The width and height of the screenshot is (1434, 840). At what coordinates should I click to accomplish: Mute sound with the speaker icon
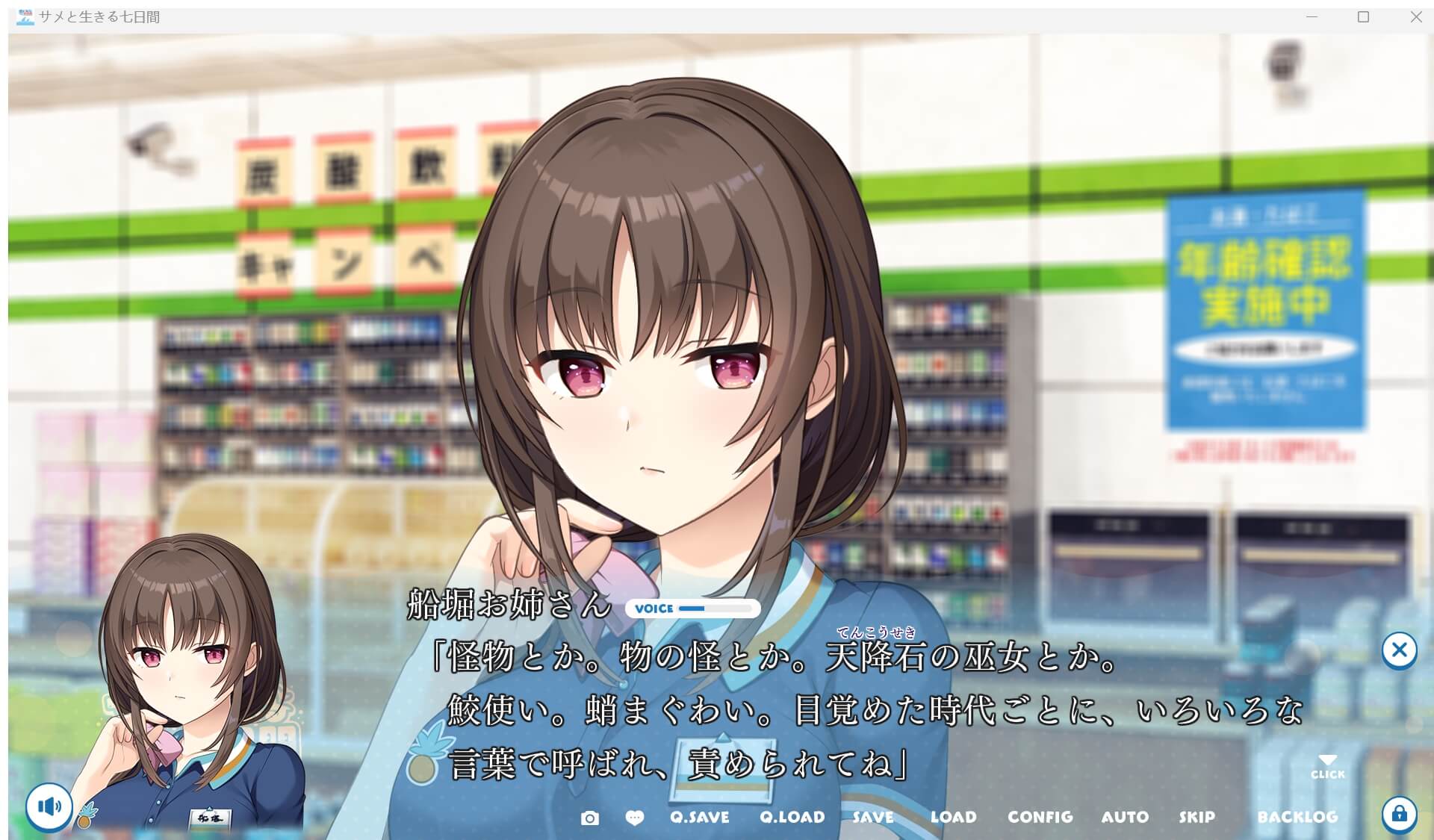click(47, 806)
